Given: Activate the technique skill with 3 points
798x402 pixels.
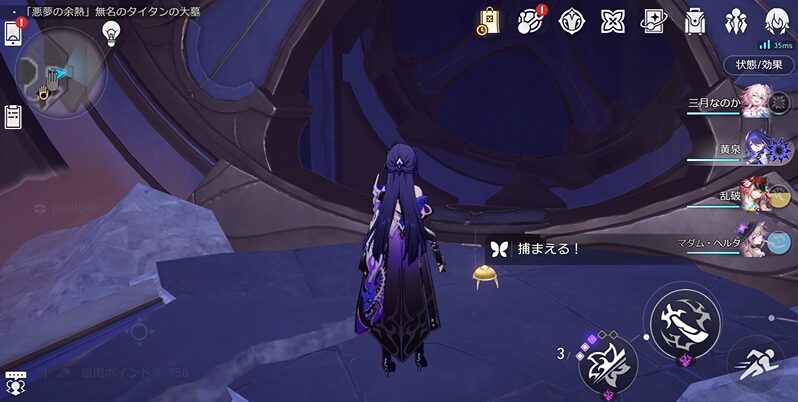Looking at the screenshot, I should click(607, 363).
